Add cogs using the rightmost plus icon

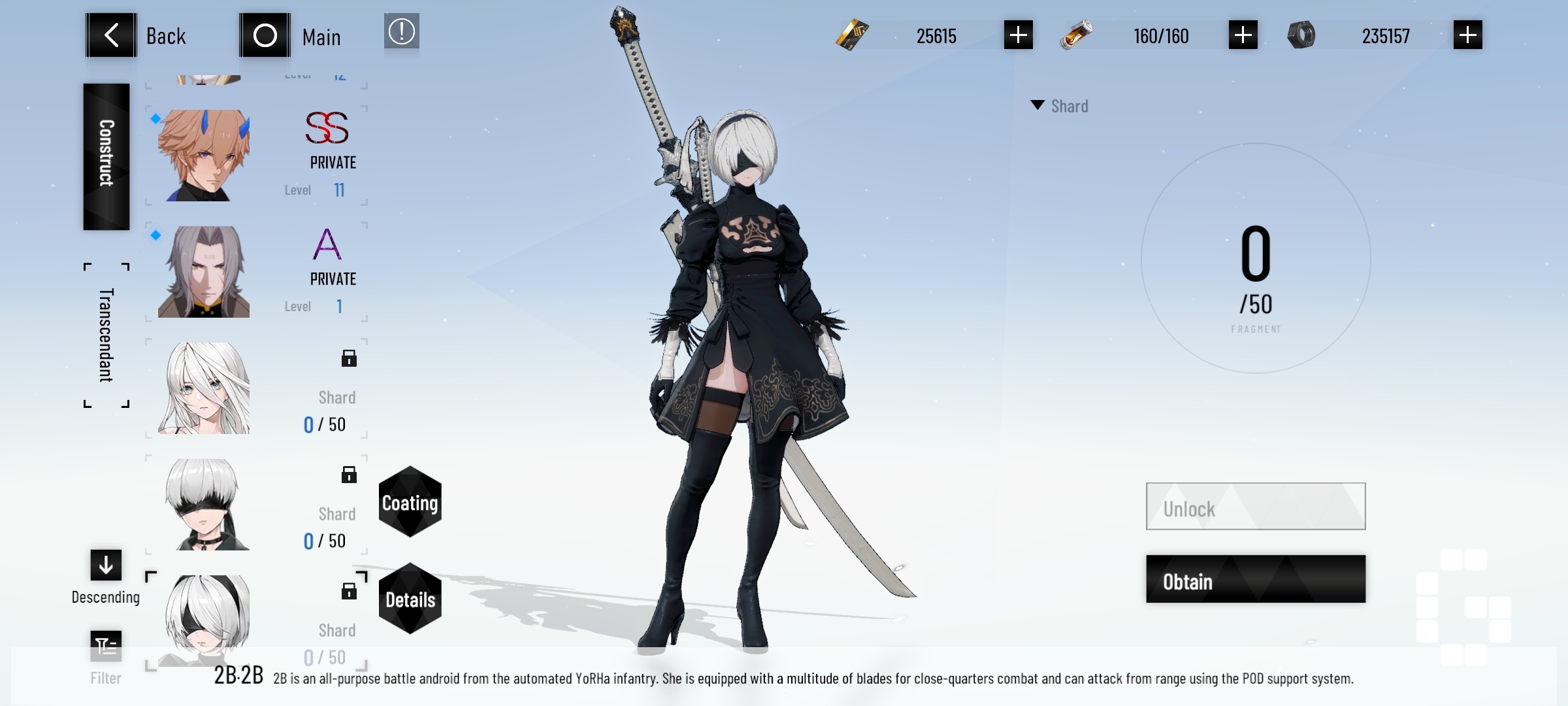(1467, 36)
